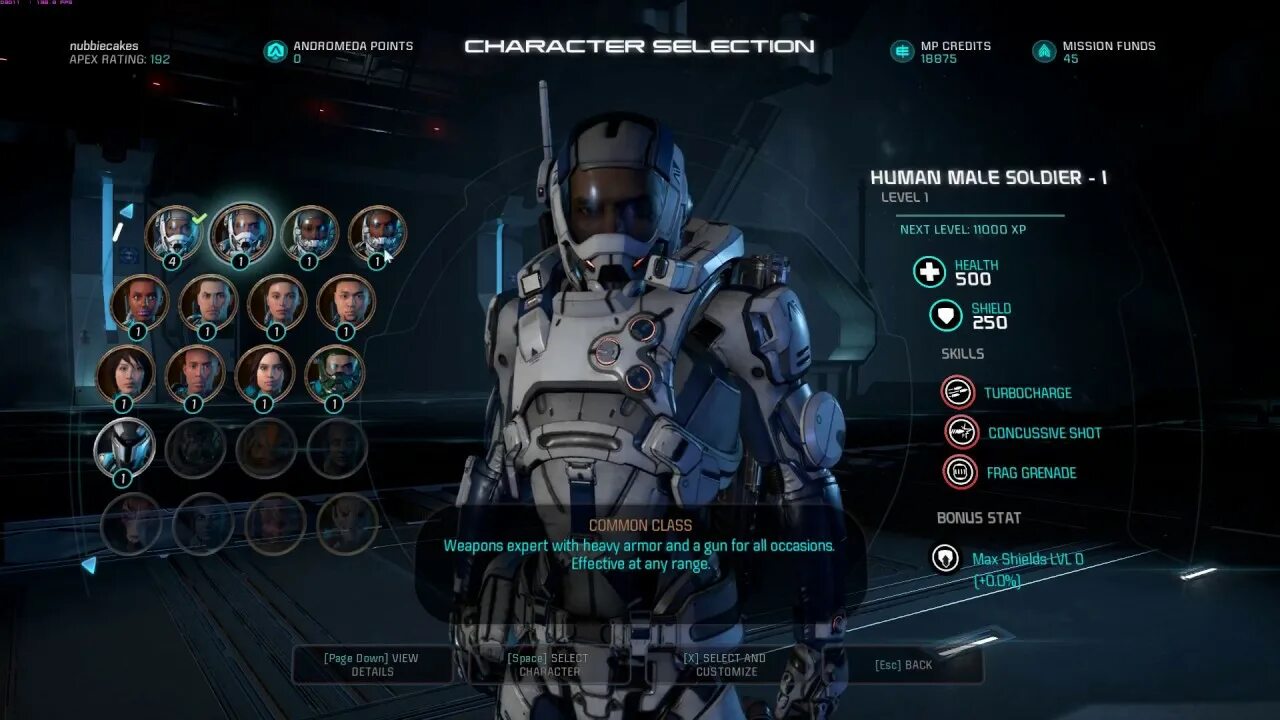Select the white and blue robotic helmet portrait

click(x=124, y=447)
